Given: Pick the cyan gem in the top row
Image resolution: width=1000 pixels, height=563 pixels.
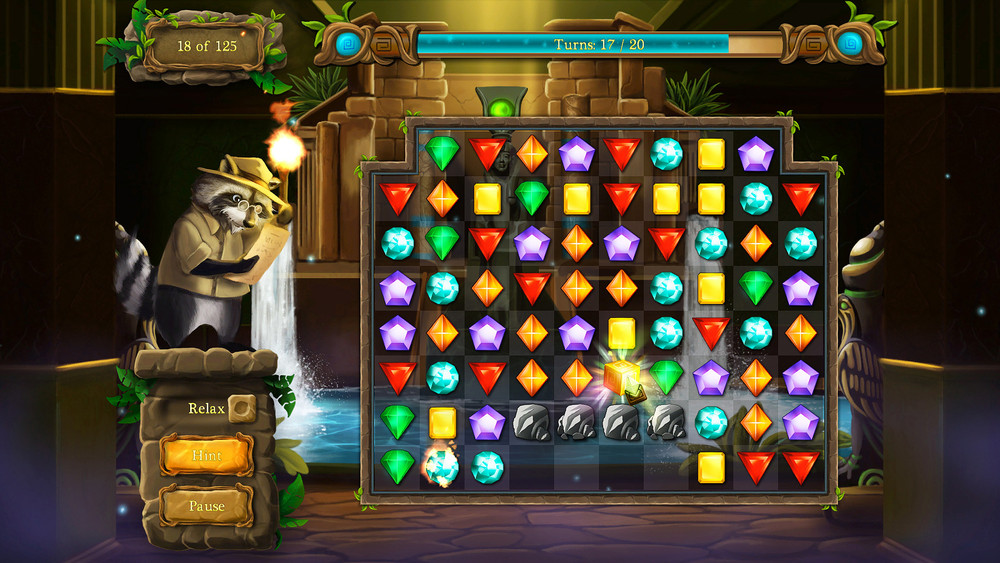Looking at the screenshot, I should [666, 153].
